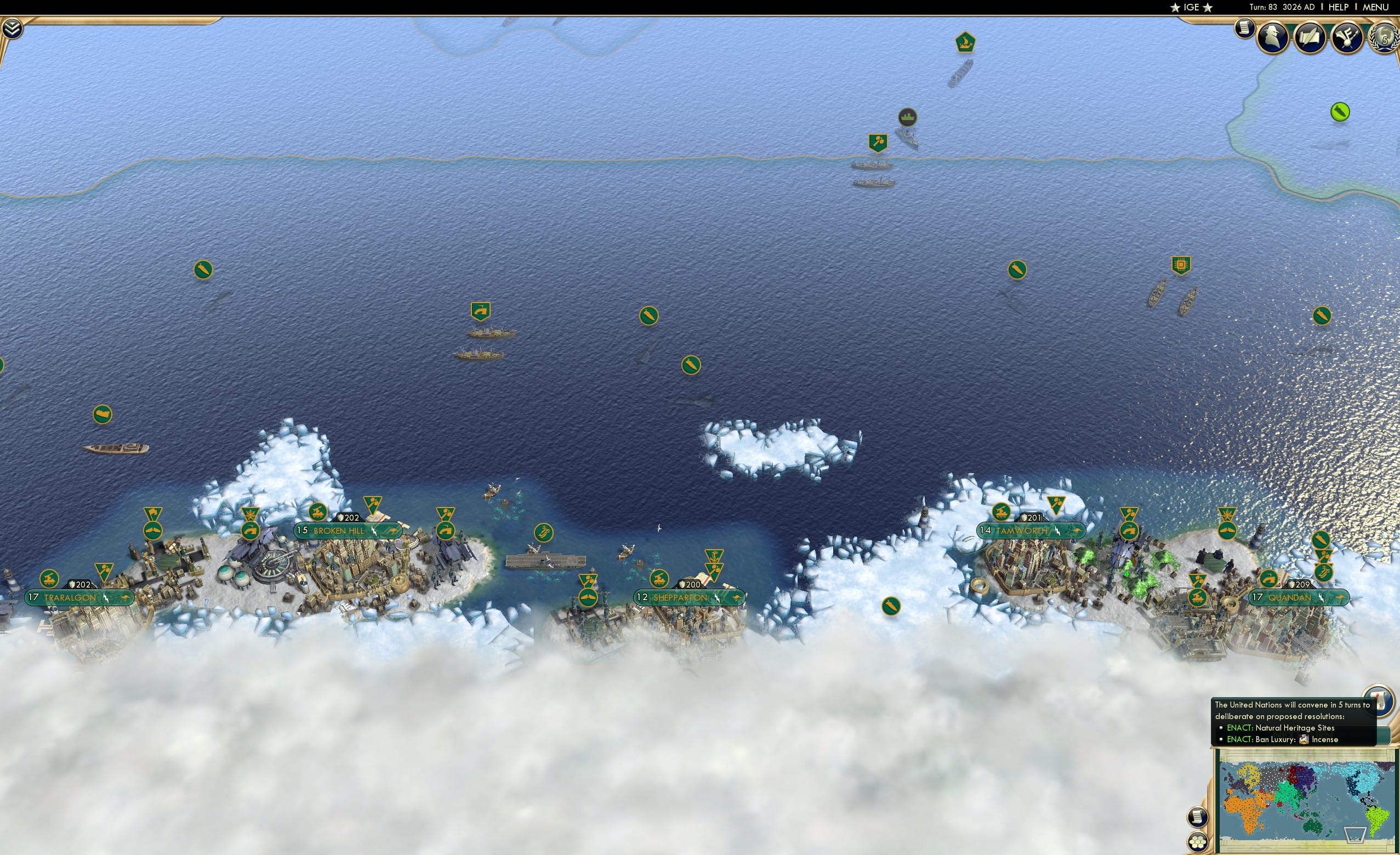Open the MENU
1400x855 pixels.
pos(1375,7)
